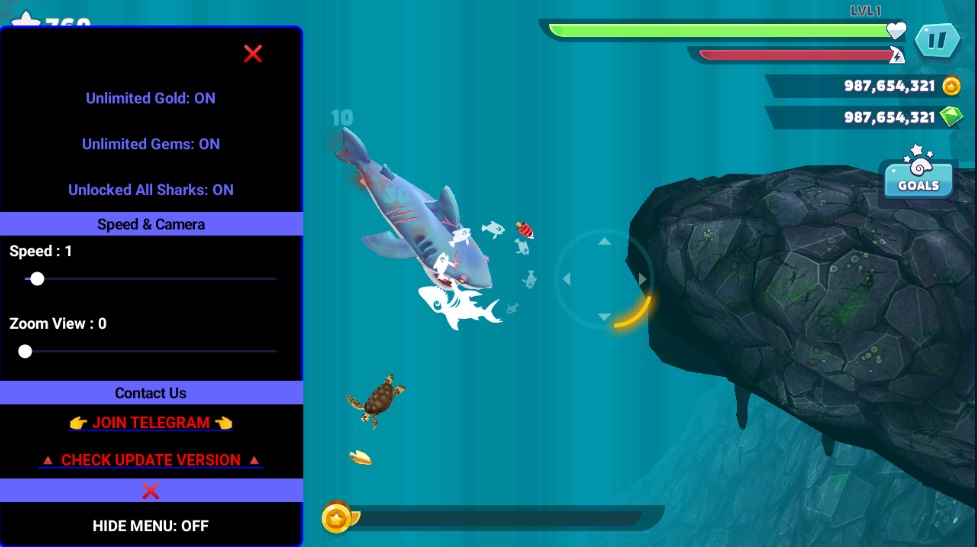Toggle Unlimited Gems option
Screen dimensions: 977x547
pyautogui.click(x=150, y=144)
